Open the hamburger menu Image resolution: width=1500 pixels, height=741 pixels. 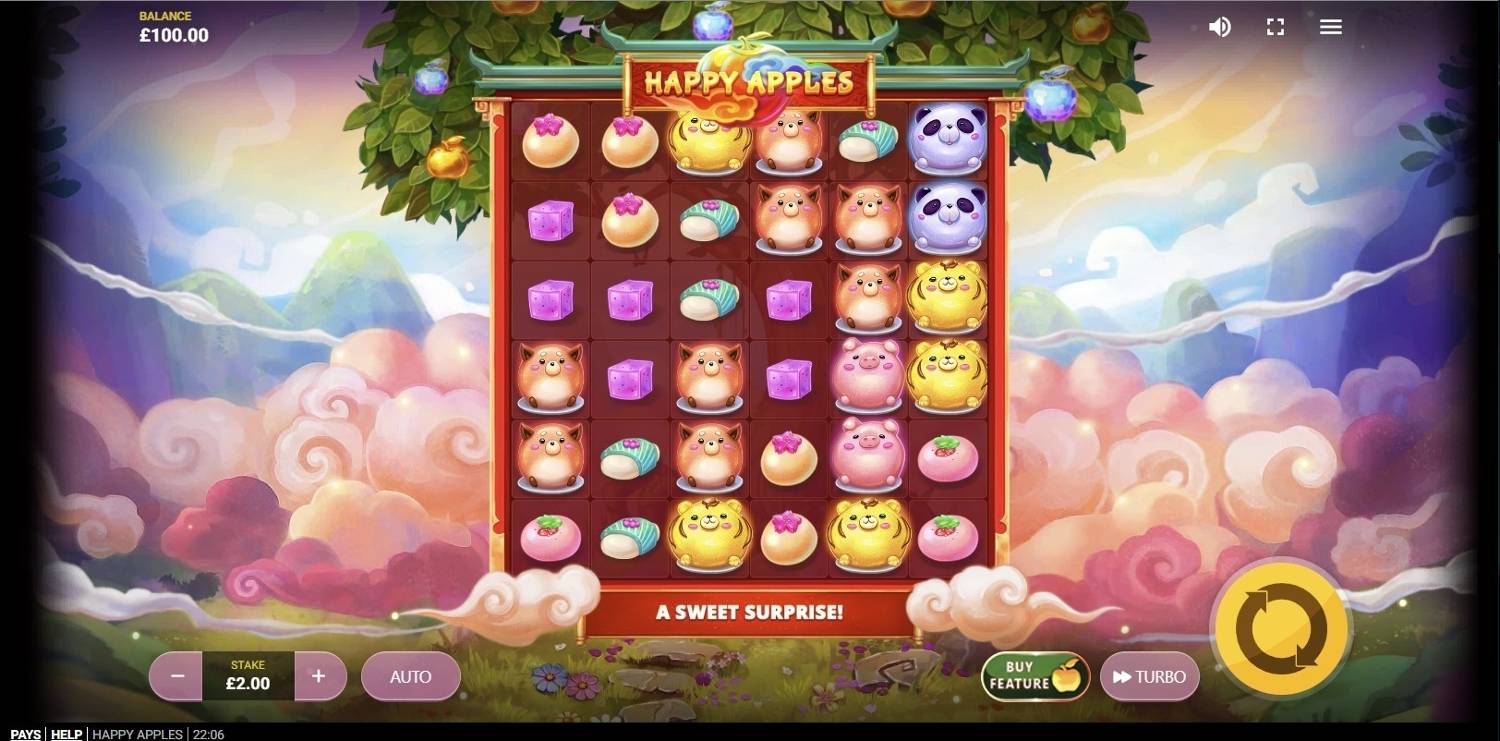[x=1330, y=27]
